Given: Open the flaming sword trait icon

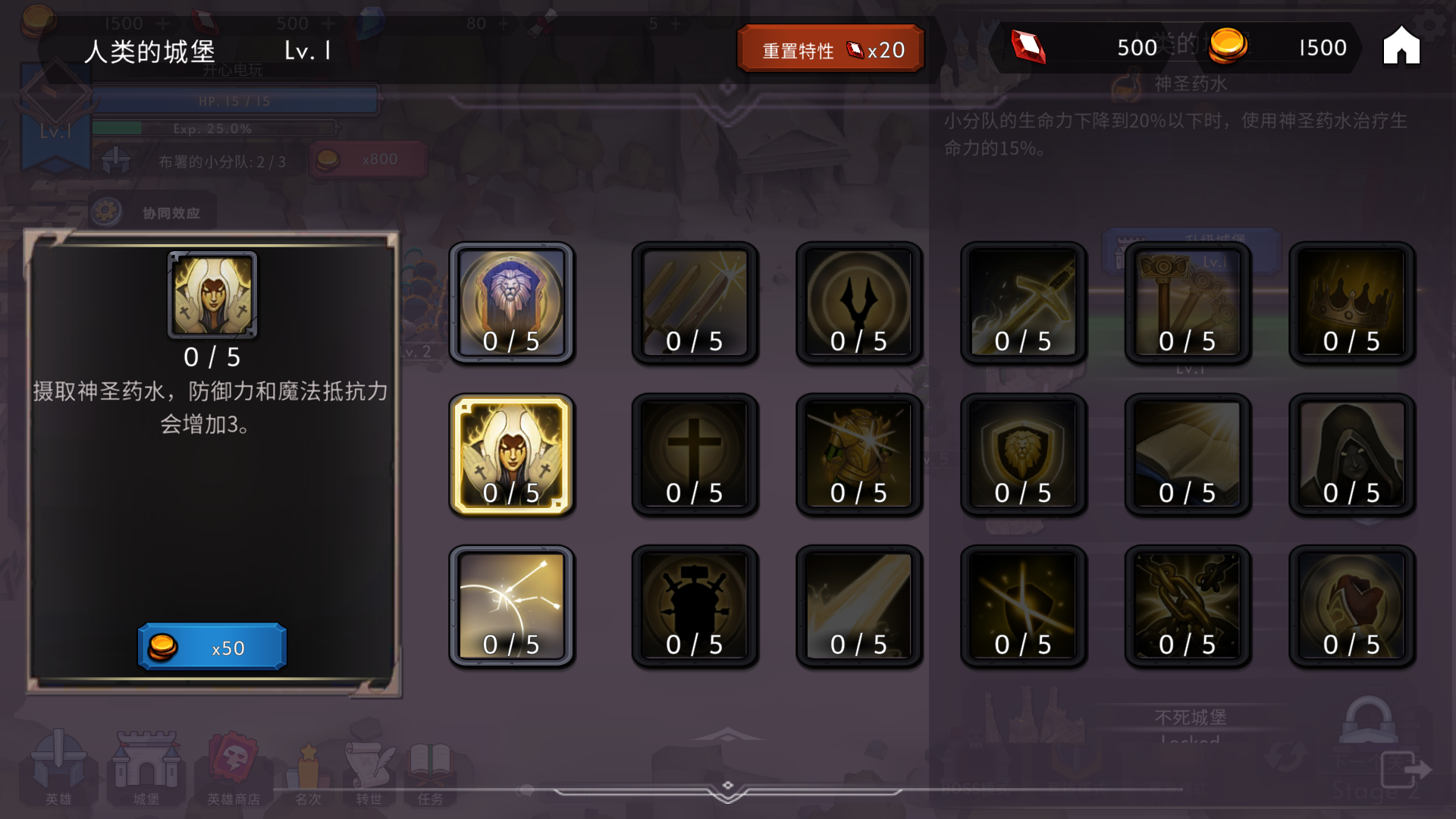Looking at the screenshot, I should [x=1023, y=302].
